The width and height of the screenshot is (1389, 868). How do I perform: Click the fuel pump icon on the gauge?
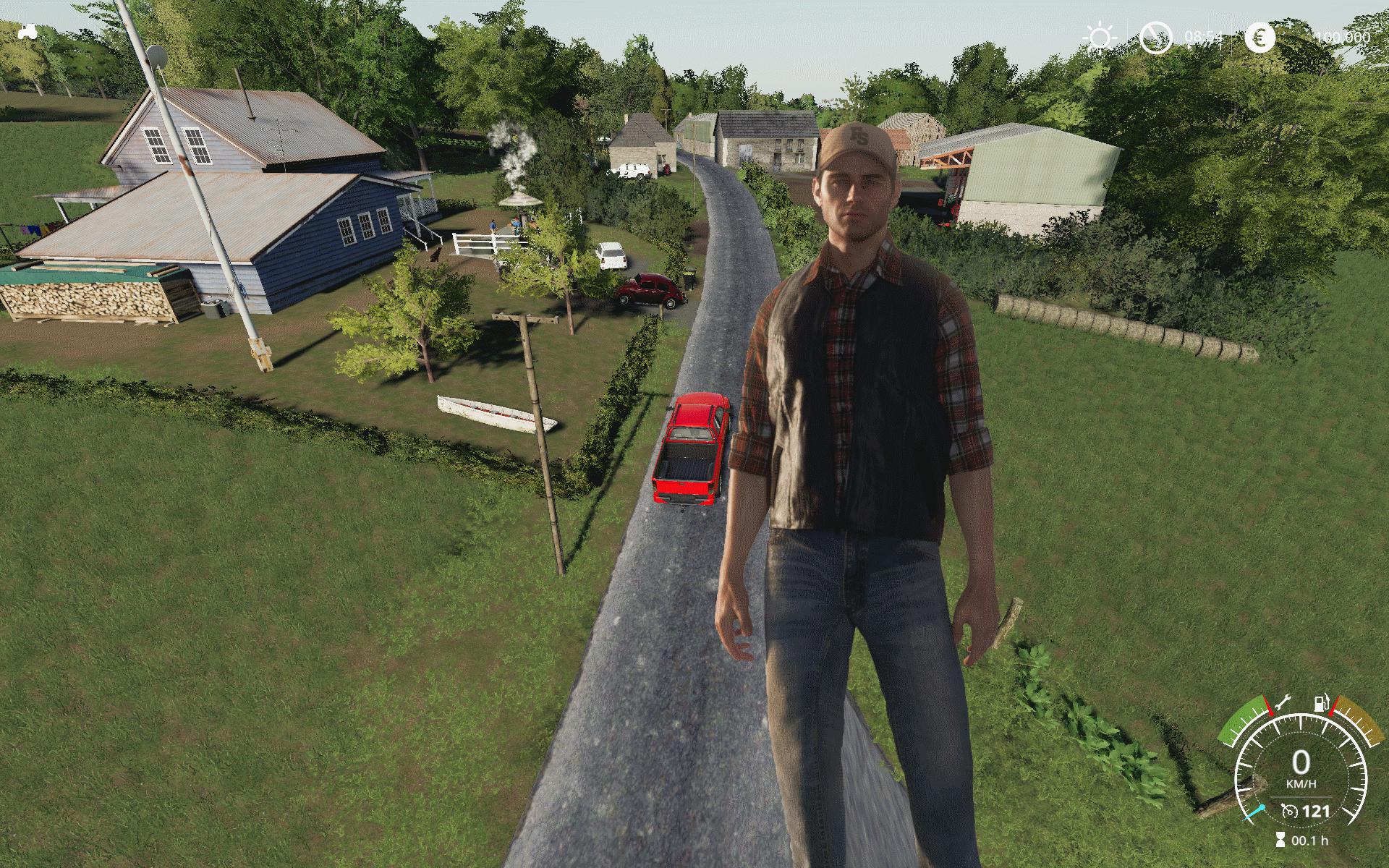click(1320, 703)
